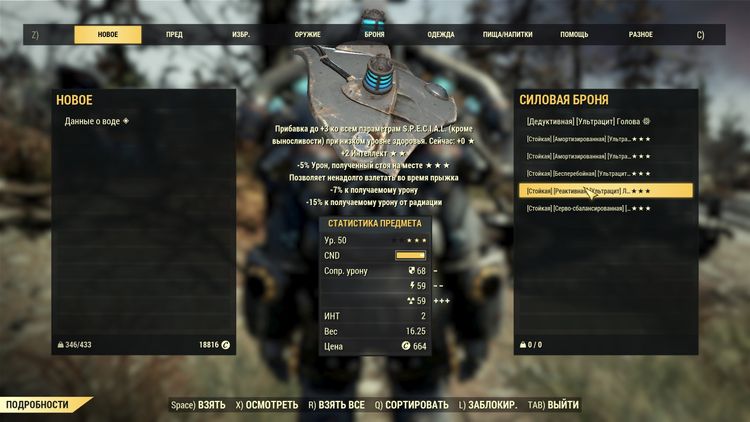Switch to the БРОНЯ armor tab
This screenshot has height=422, width=750.
374,34
